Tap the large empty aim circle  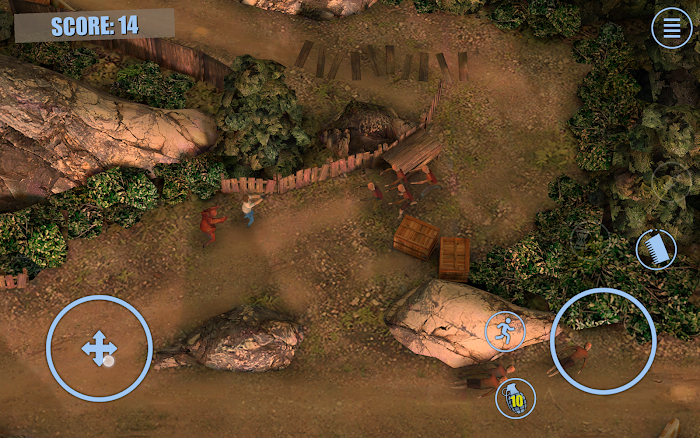(603, 341)
